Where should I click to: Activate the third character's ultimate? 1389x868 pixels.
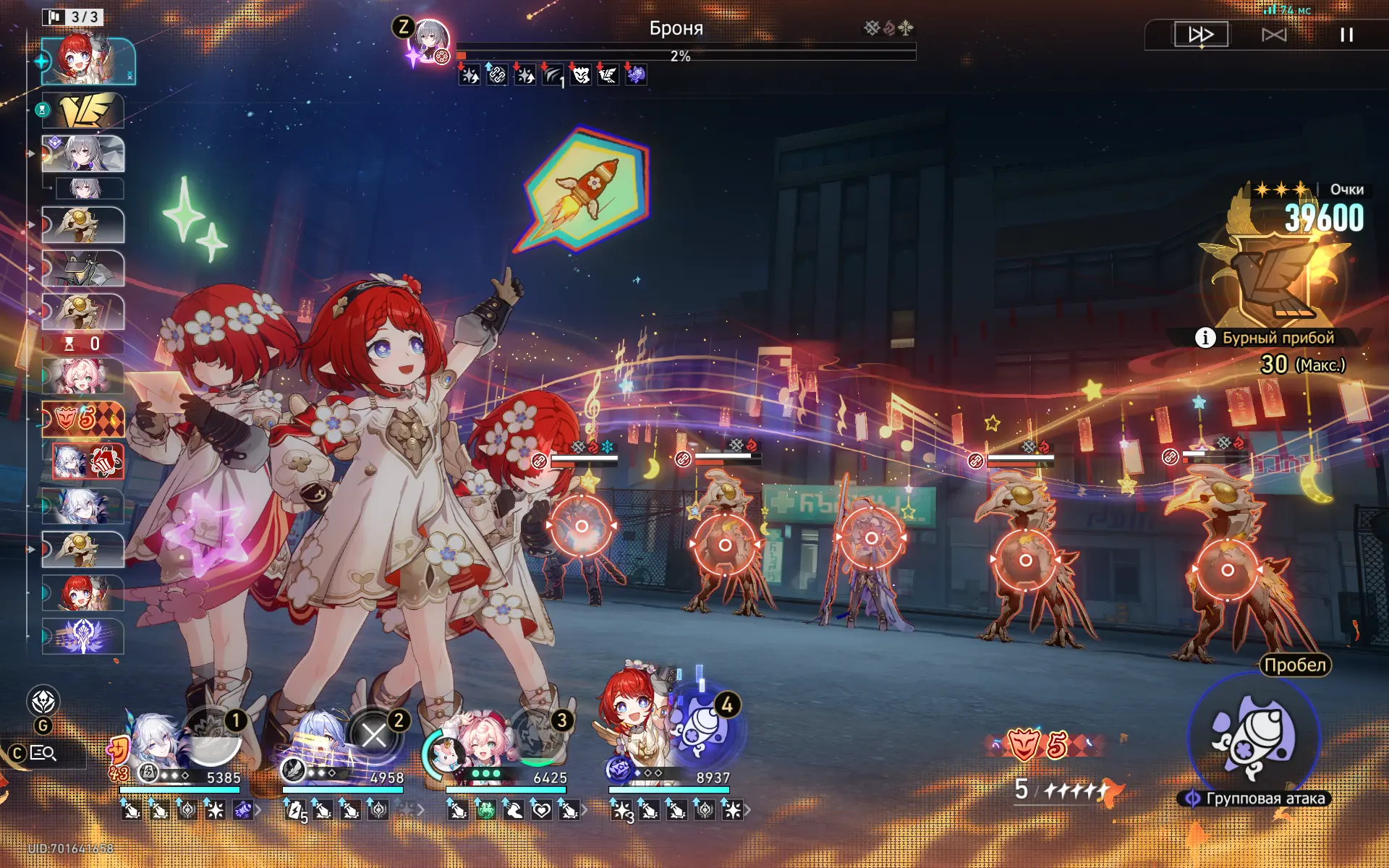click(538, 736)
